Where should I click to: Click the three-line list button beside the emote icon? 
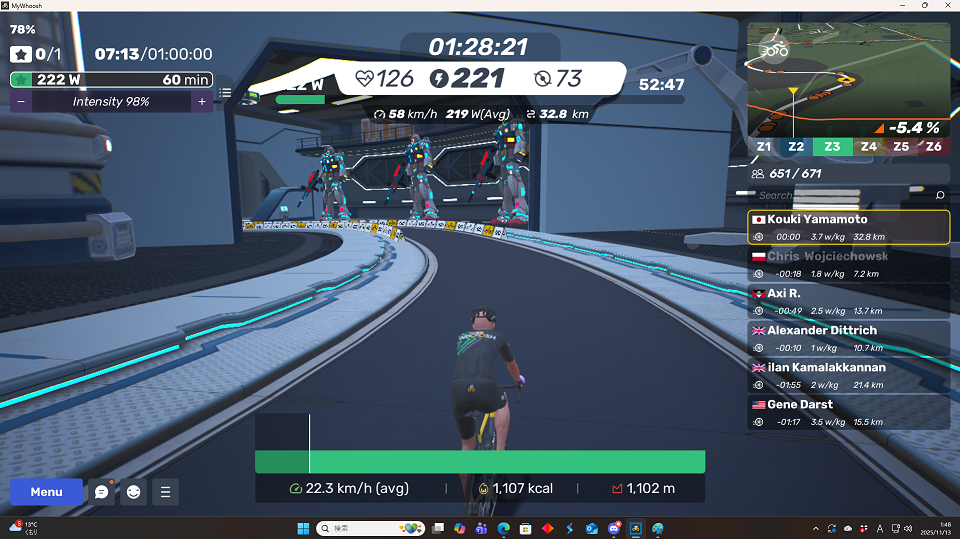(165, 492)
